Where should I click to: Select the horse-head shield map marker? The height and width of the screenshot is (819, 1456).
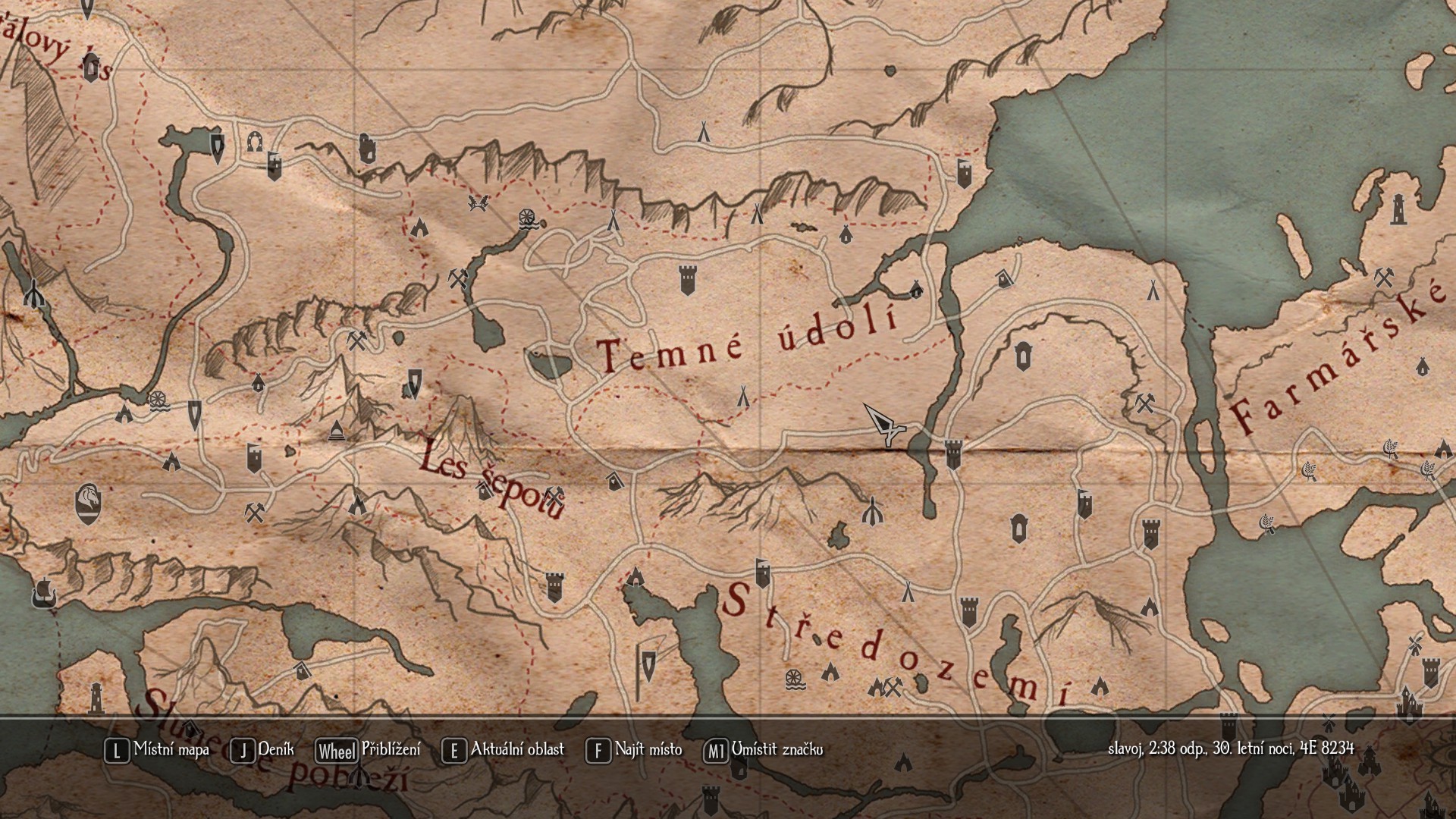click(x=89, y=502)
